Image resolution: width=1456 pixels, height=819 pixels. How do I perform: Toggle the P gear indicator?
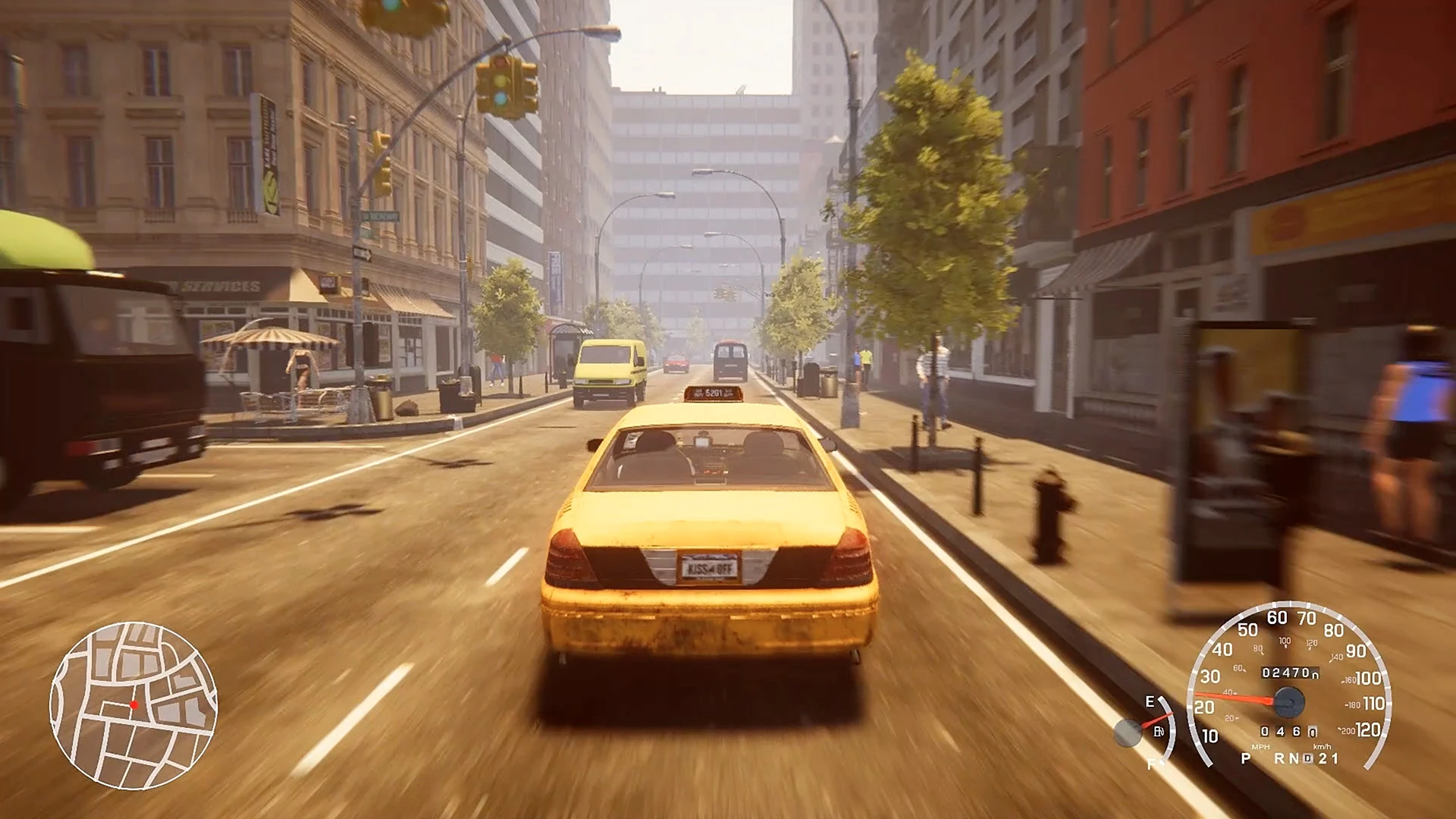(x=1245, y=758)
